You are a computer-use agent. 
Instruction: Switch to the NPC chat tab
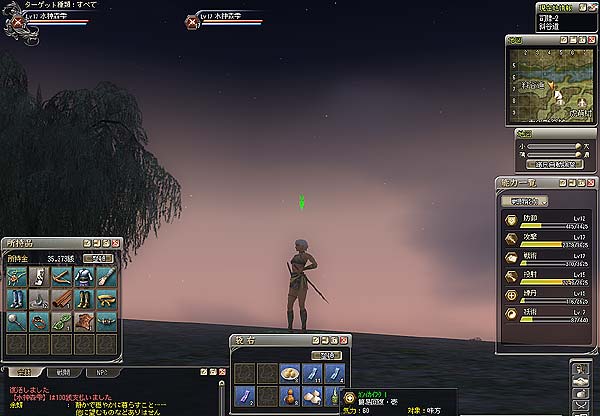pyautogui.click(x=102, y=371)
